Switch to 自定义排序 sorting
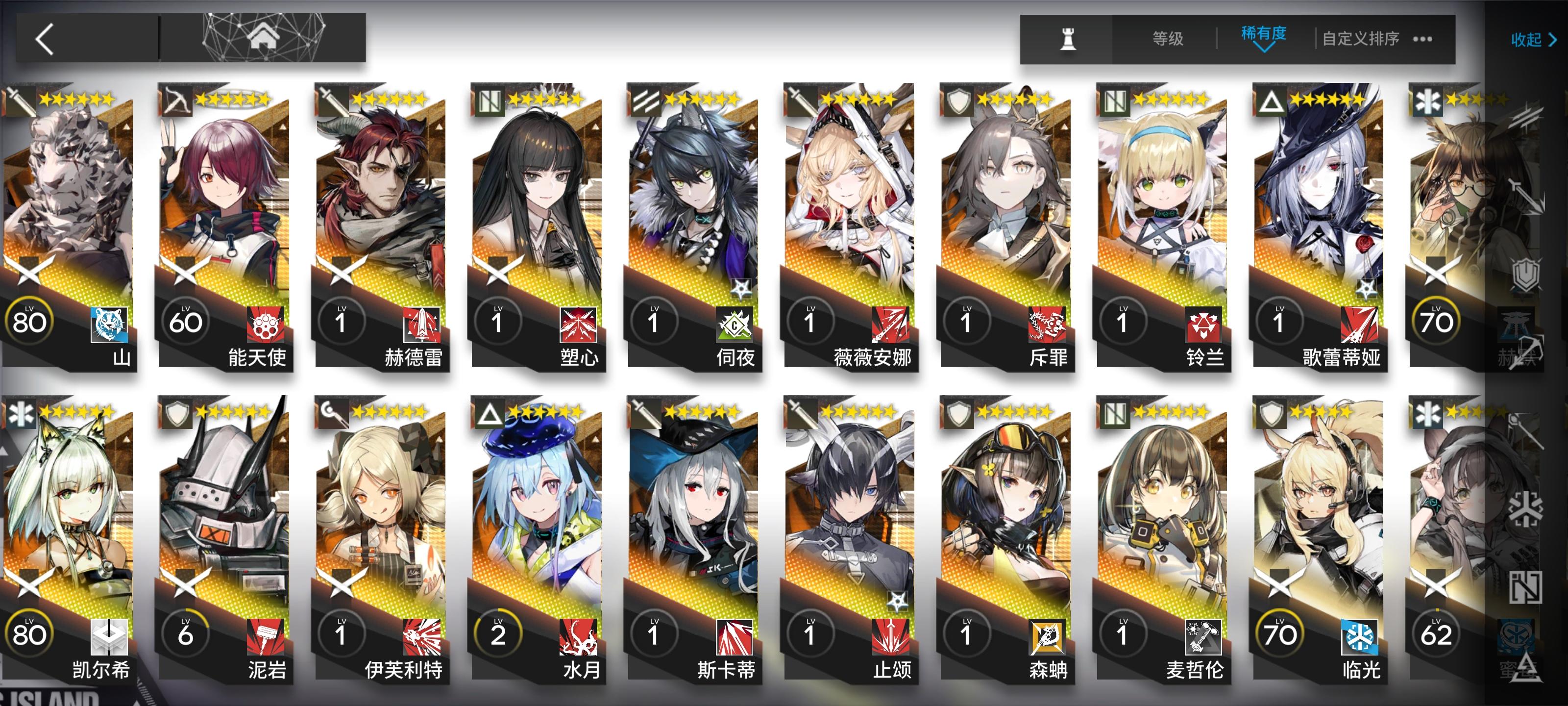Viewport: 1568px width, 706px height. pos(1365,38)
